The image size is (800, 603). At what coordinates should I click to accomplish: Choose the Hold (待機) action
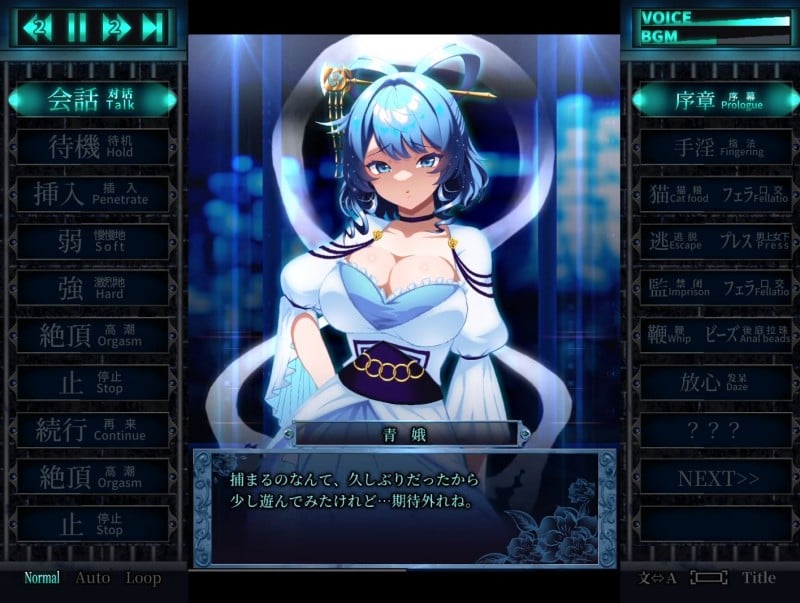click(93, 147)
